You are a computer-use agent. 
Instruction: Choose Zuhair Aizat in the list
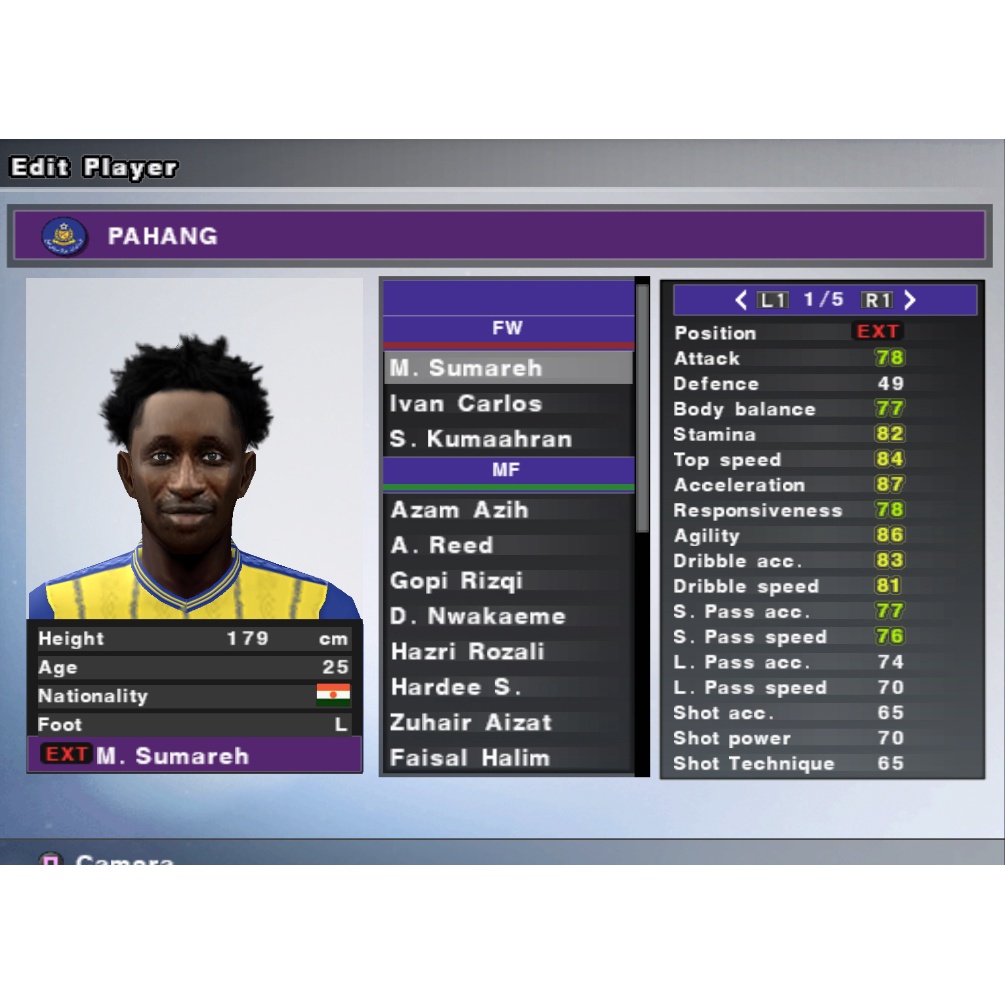point(507,722)
